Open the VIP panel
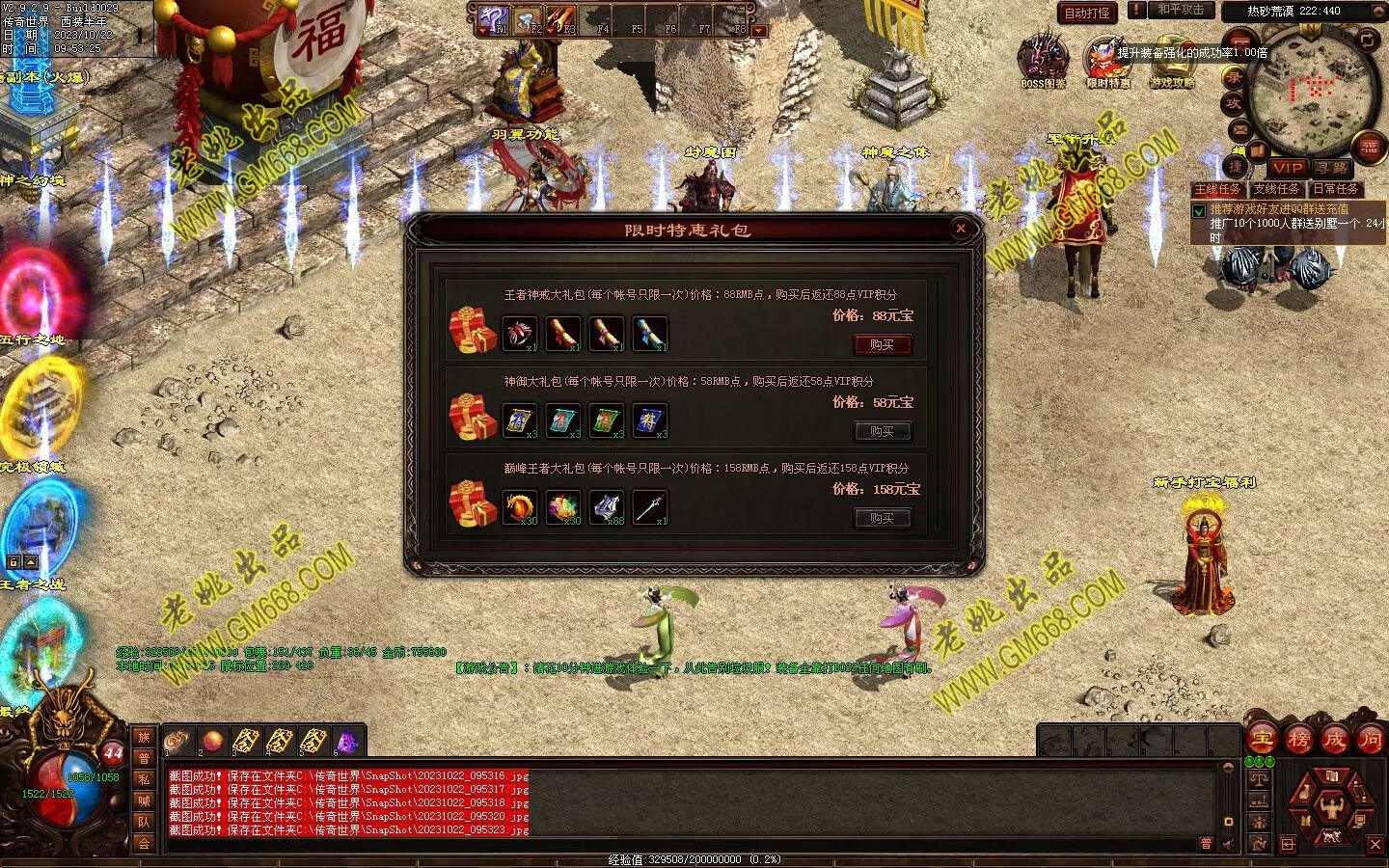 1287,168
